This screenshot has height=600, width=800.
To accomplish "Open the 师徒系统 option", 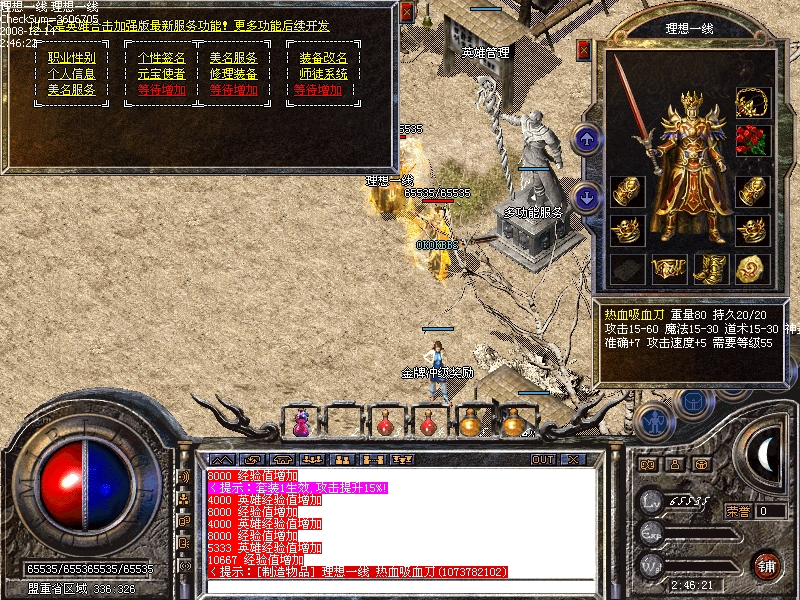I will (323, 74).
